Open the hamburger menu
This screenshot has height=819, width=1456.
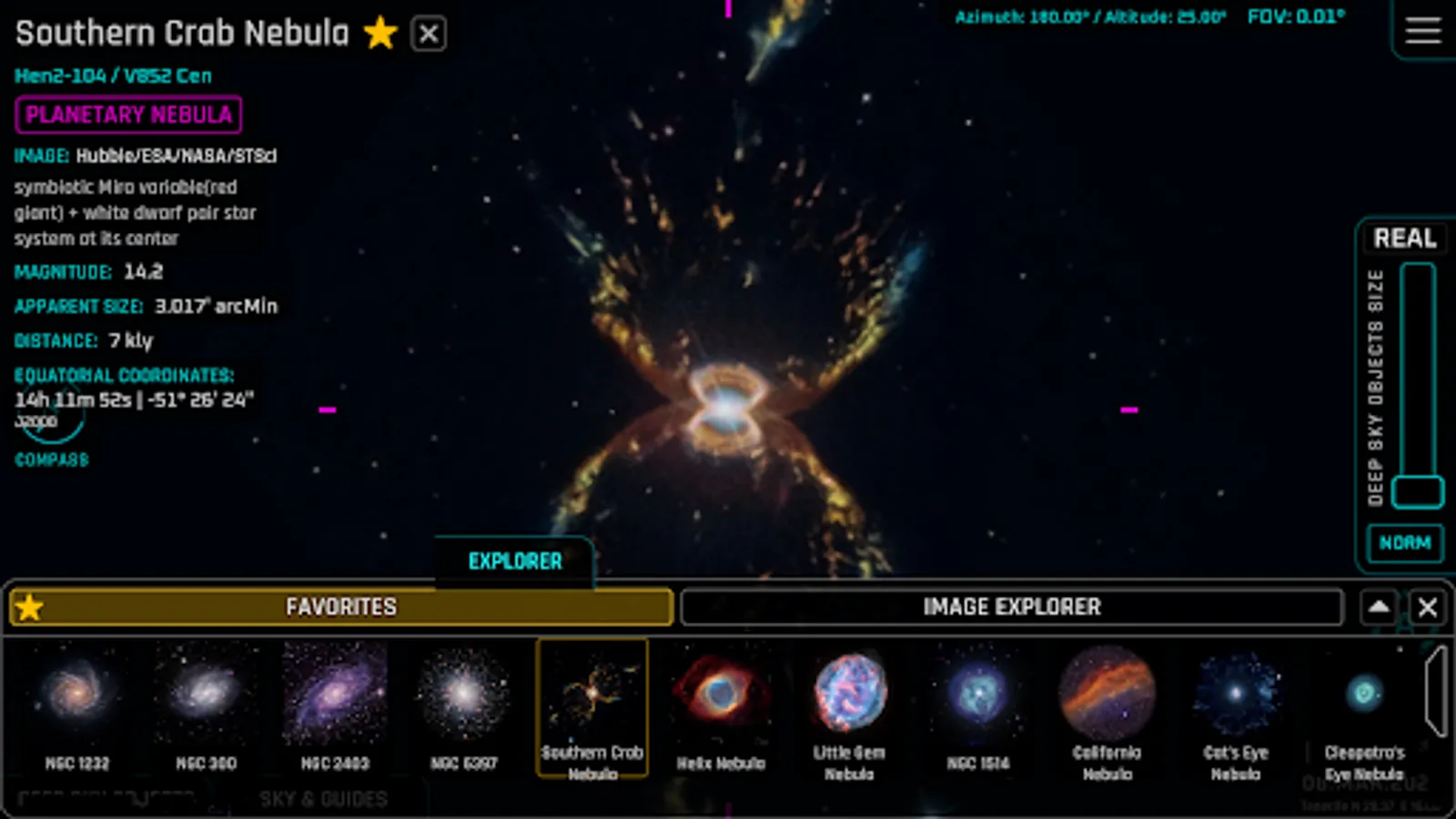(x=1422, y=30)
